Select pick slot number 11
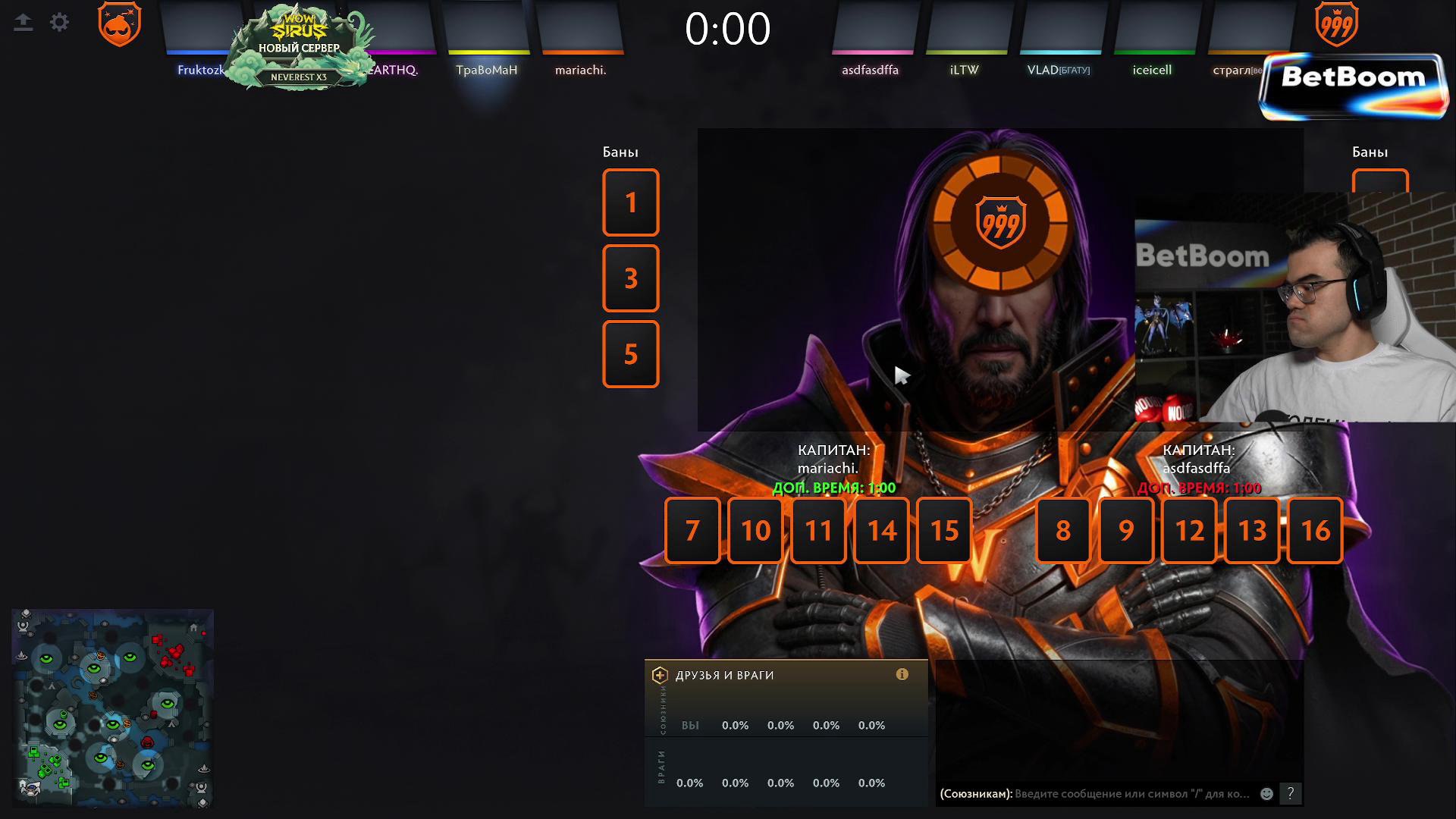The height and width of the screenshot is (819, 1456). [818, 530]
